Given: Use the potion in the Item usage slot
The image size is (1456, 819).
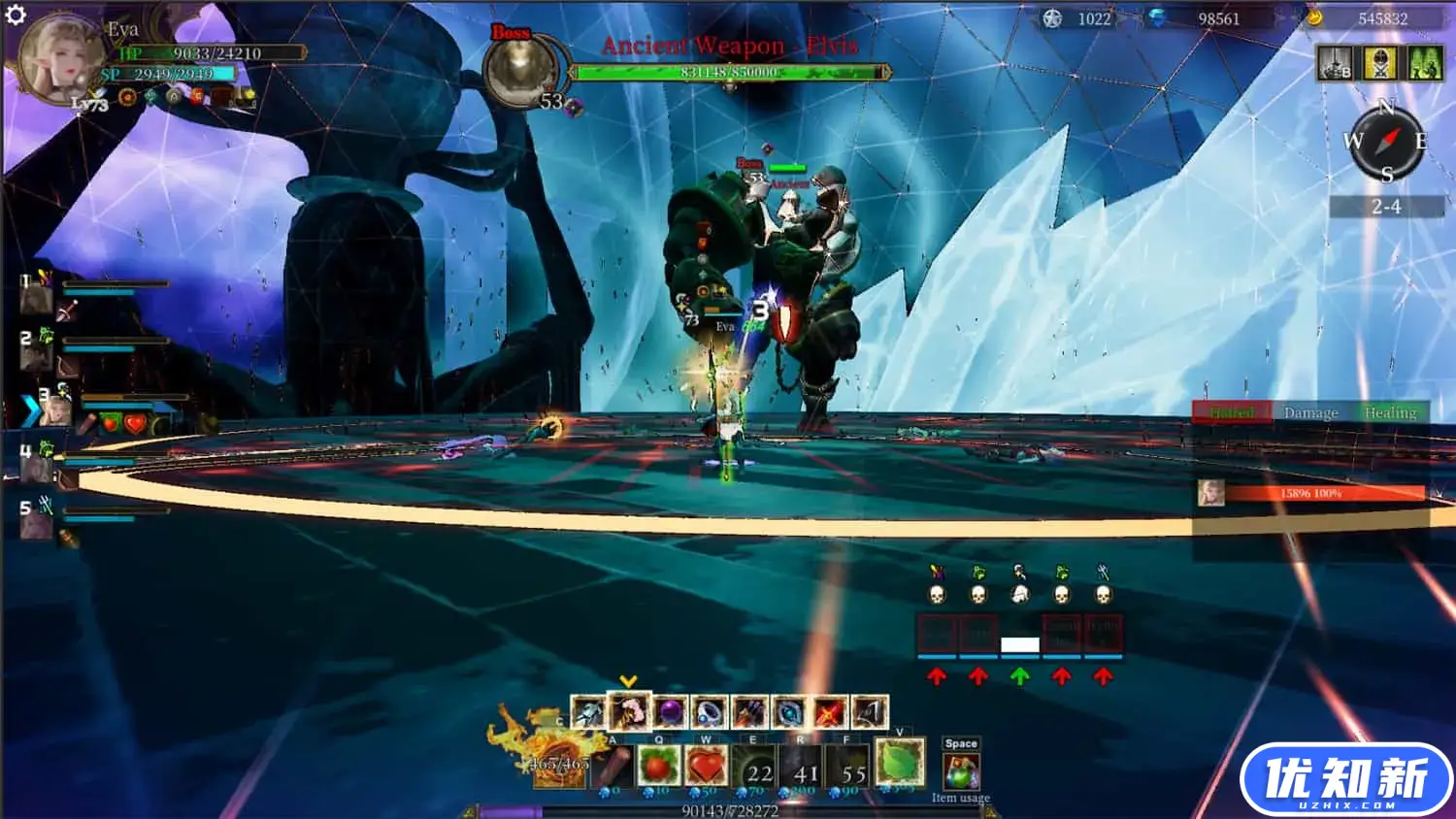Looking at the screenshot, I should 961,772.
